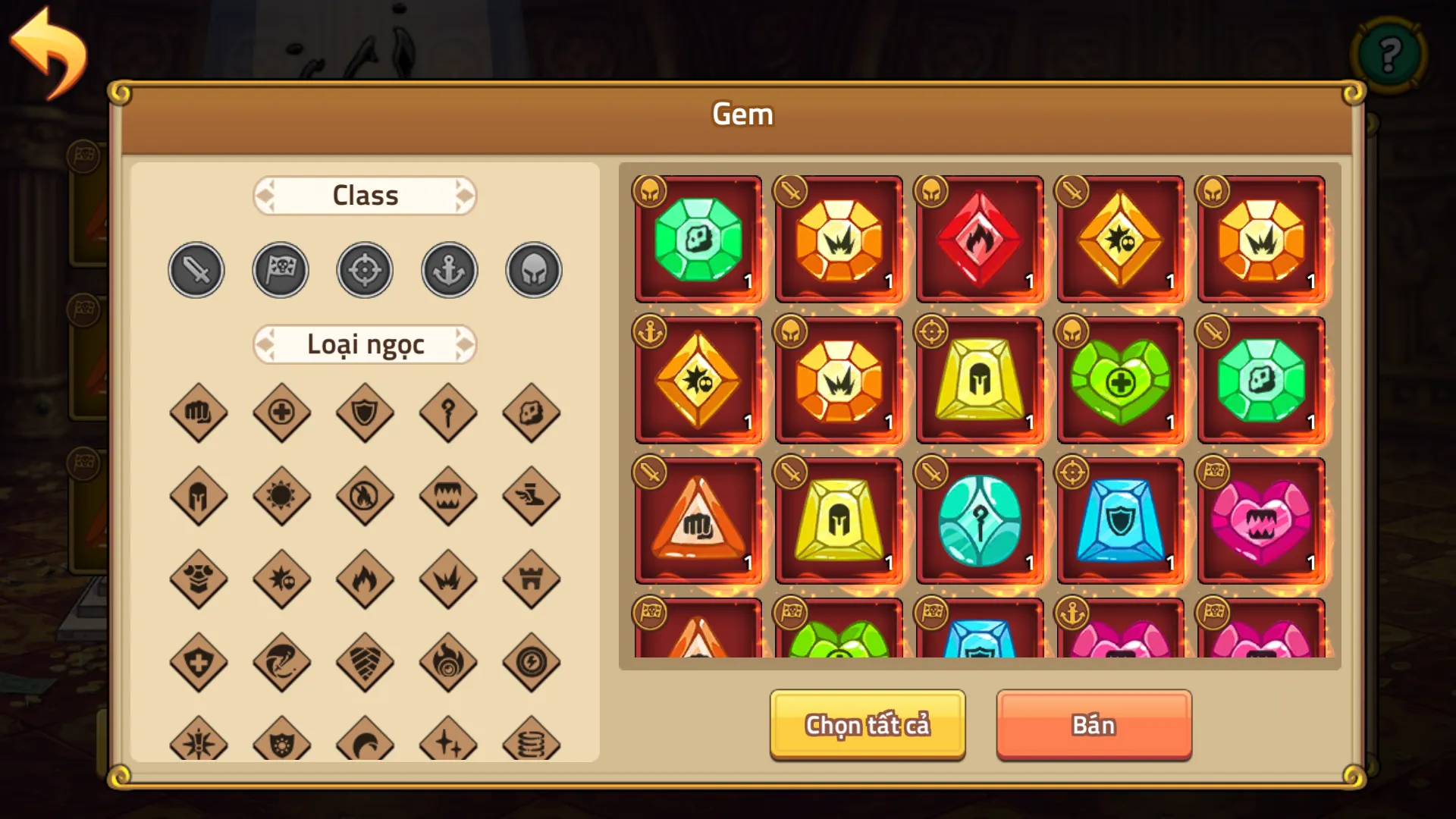Select the anchor class filter icon
The image size is (1456, 819).
coord(448,269)
